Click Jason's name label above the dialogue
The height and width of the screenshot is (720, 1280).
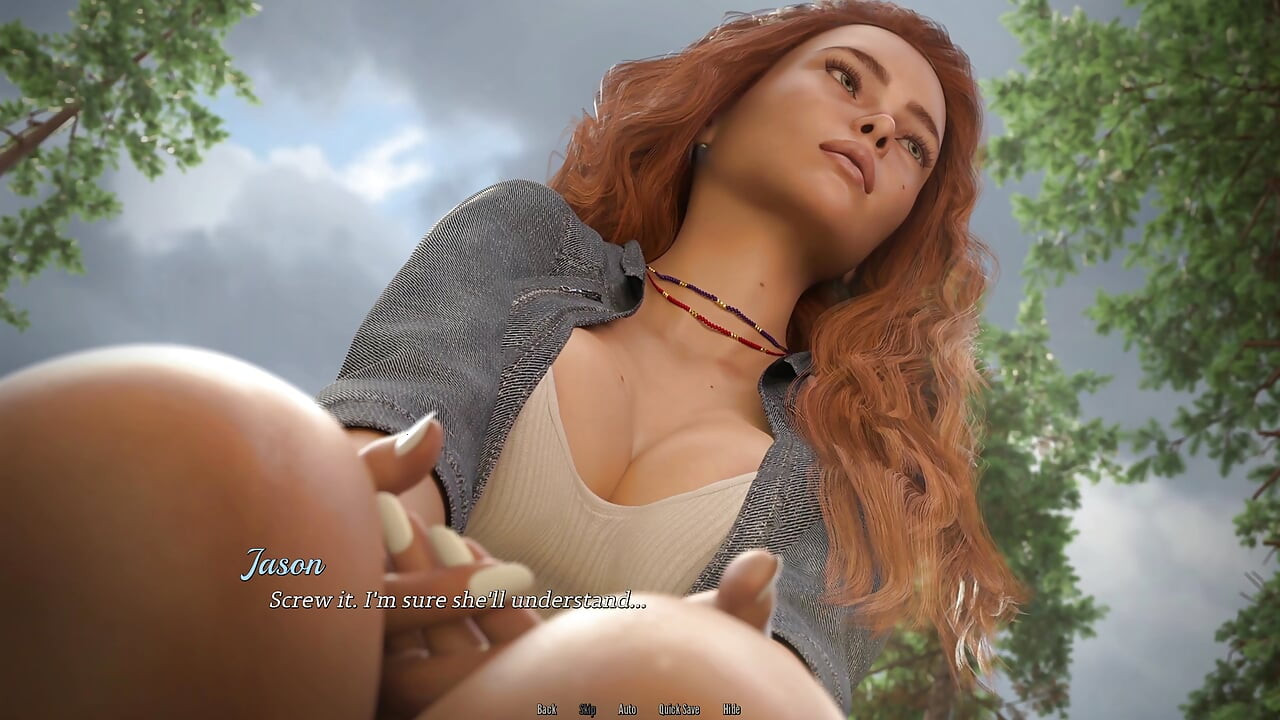tap(284, 563)
